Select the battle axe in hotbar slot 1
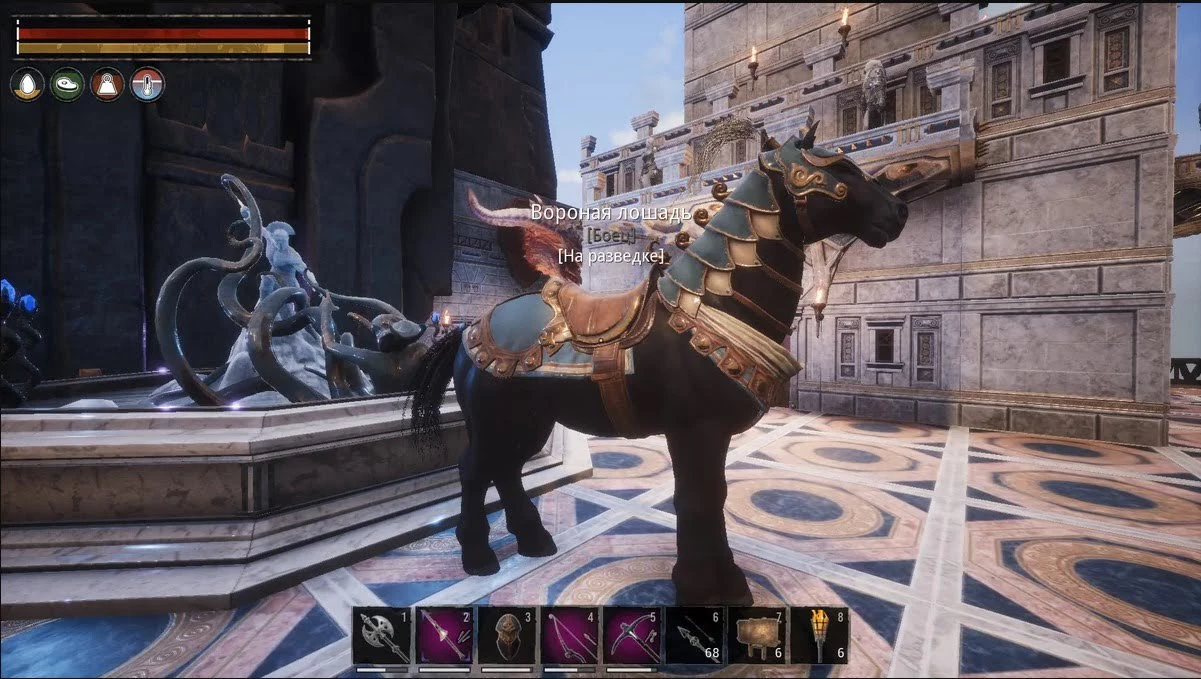Image resolution: width=1201 pixels, height=679 pixels. 381,636
